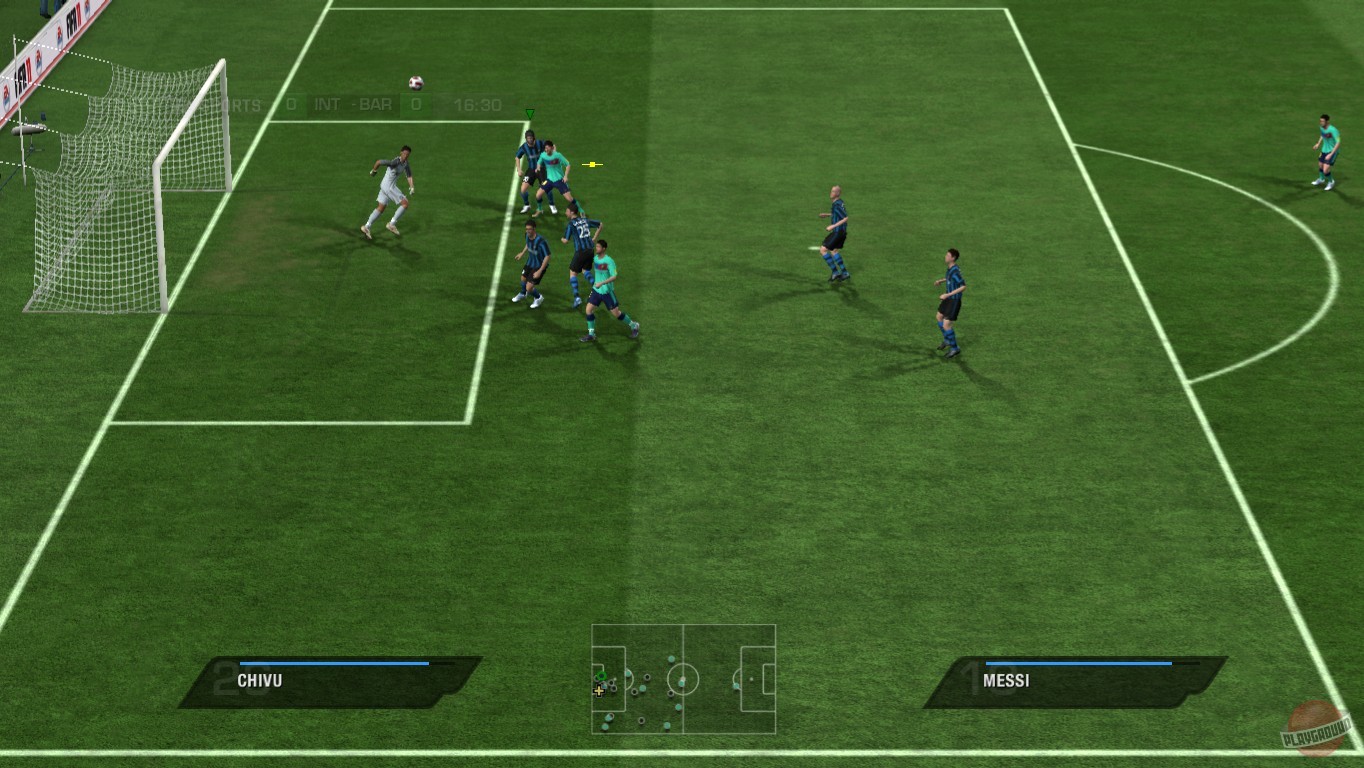This screenshot has width=1364, height=768.
Task: Open the CHIVU player nameplate panel
Action: pyautogui.click(x=320, y=681)
